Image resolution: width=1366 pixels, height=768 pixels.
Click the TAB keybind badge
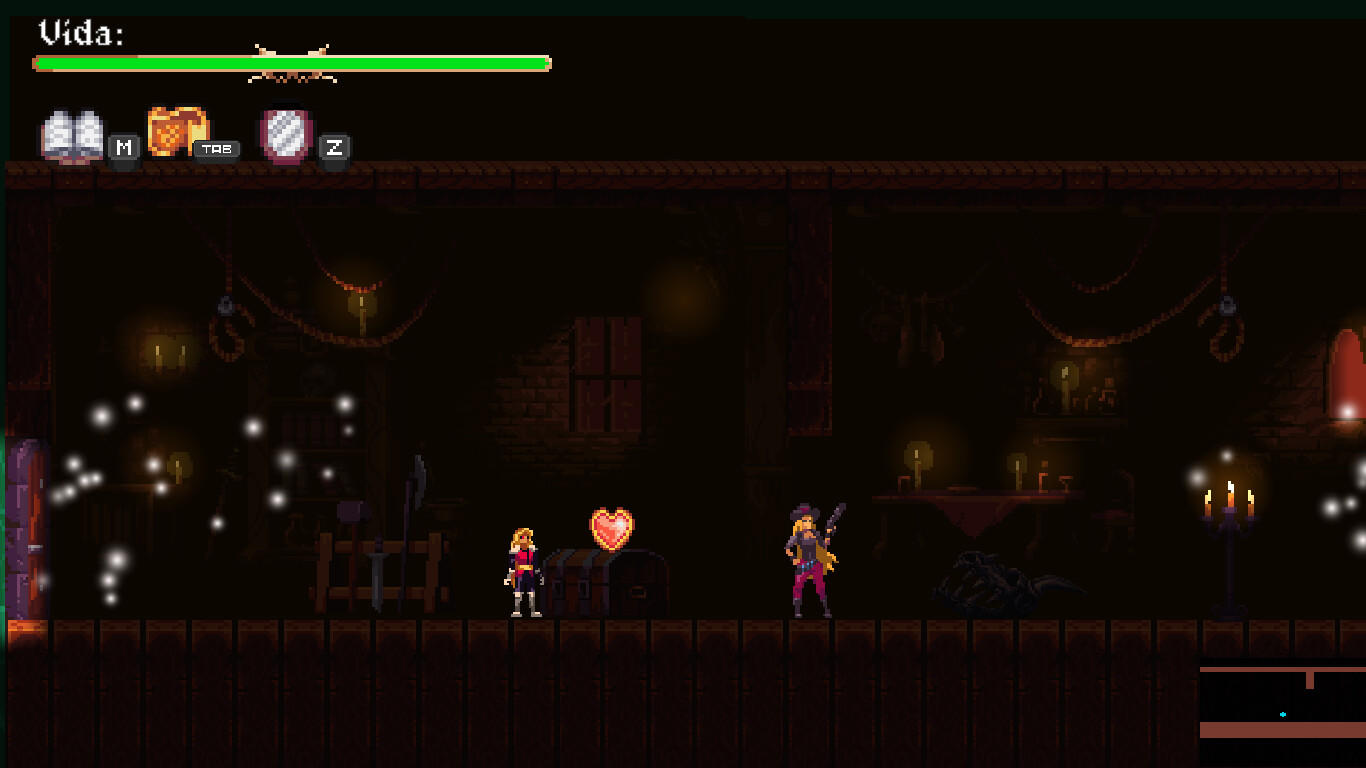pos(218,148)
